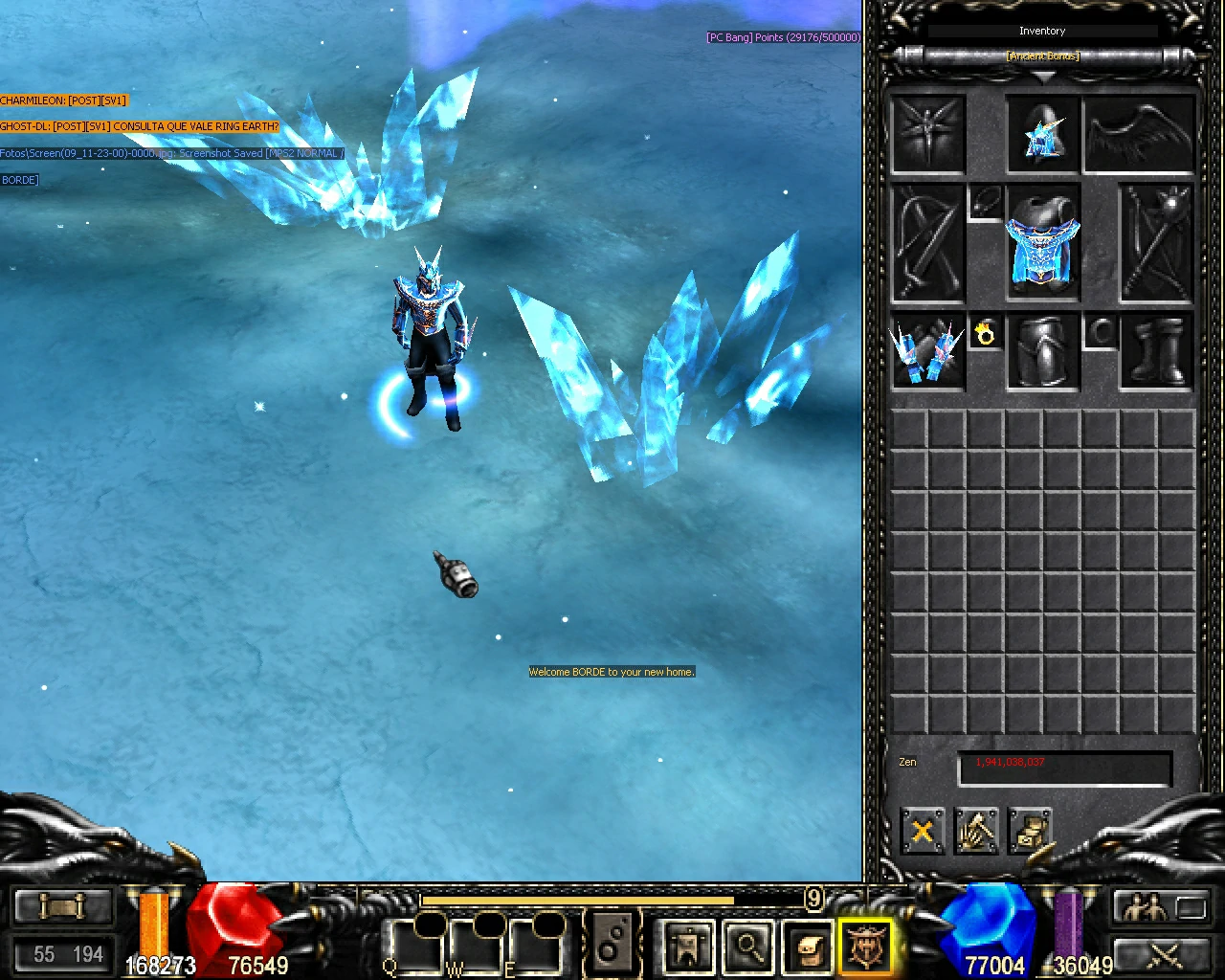Click the Inventory title bar
Screen dimensions: 1225x980
coord(1042,31)
